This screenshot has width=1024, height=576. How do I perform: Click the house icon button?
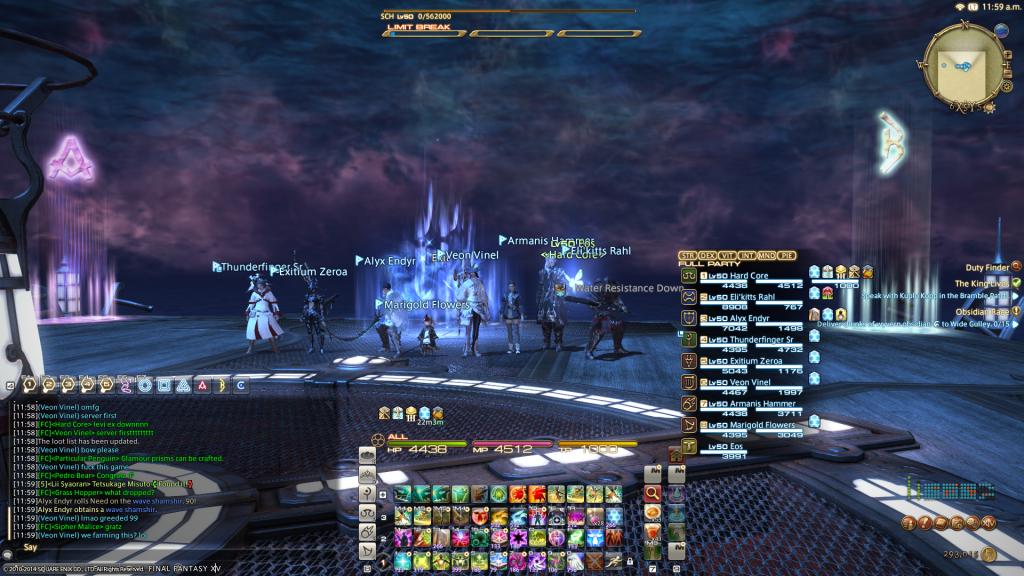tap(675, 455)
